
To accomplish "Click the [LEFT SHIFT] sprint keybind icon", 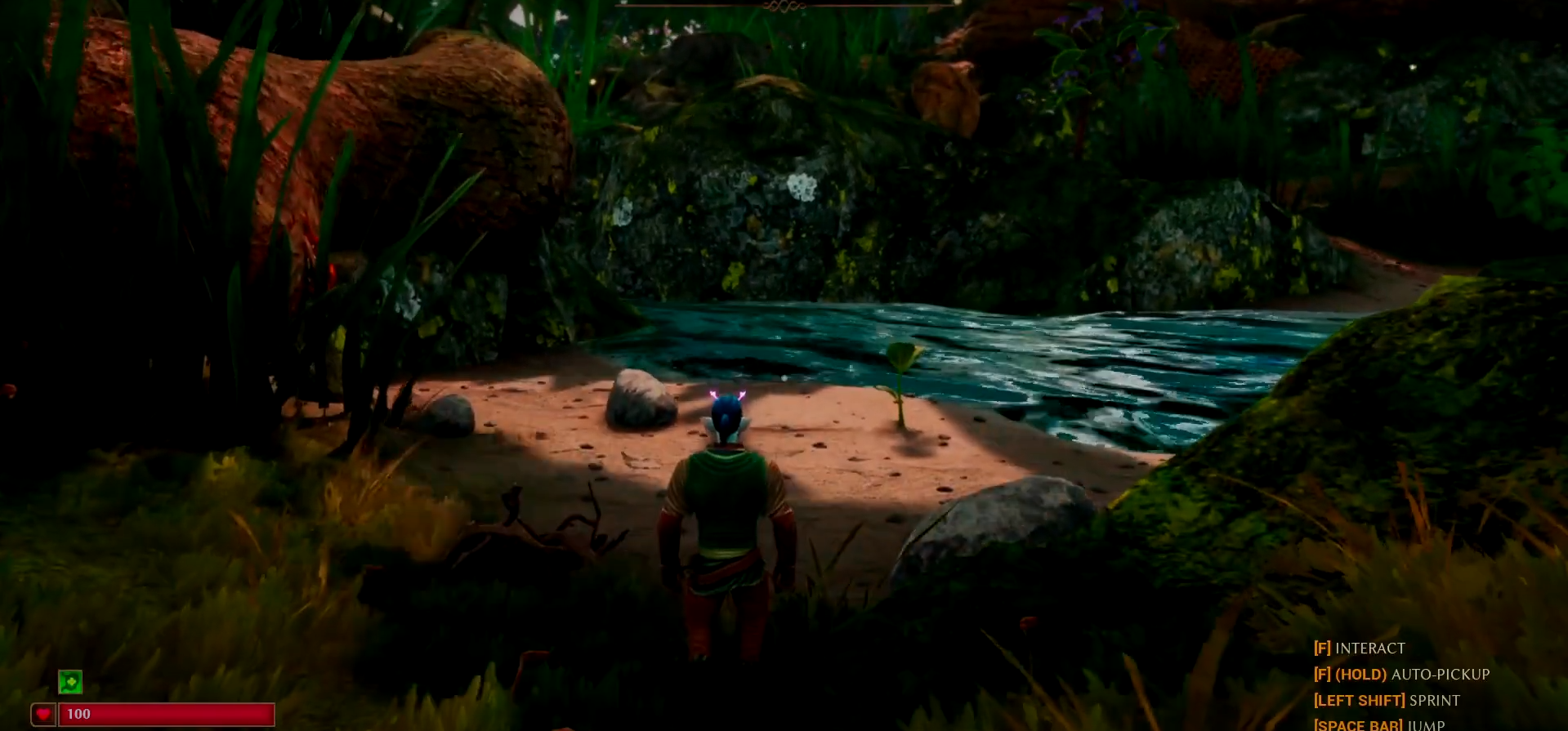I will pyautogui.click(x=1359, y=700).
